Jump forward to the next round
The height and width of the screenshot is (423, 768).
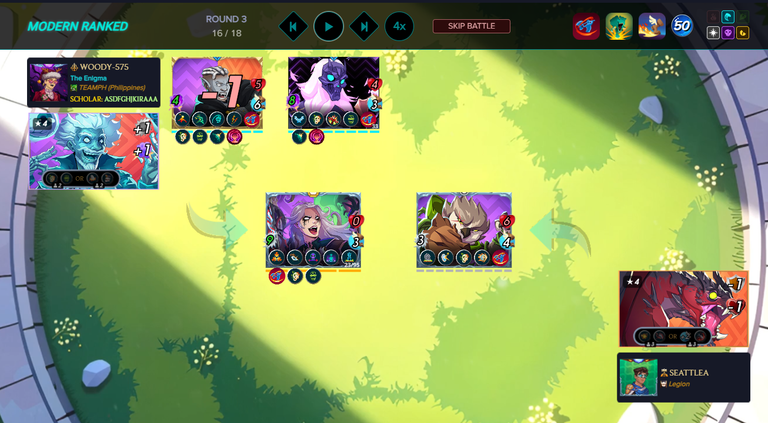(x=364, y=26)
